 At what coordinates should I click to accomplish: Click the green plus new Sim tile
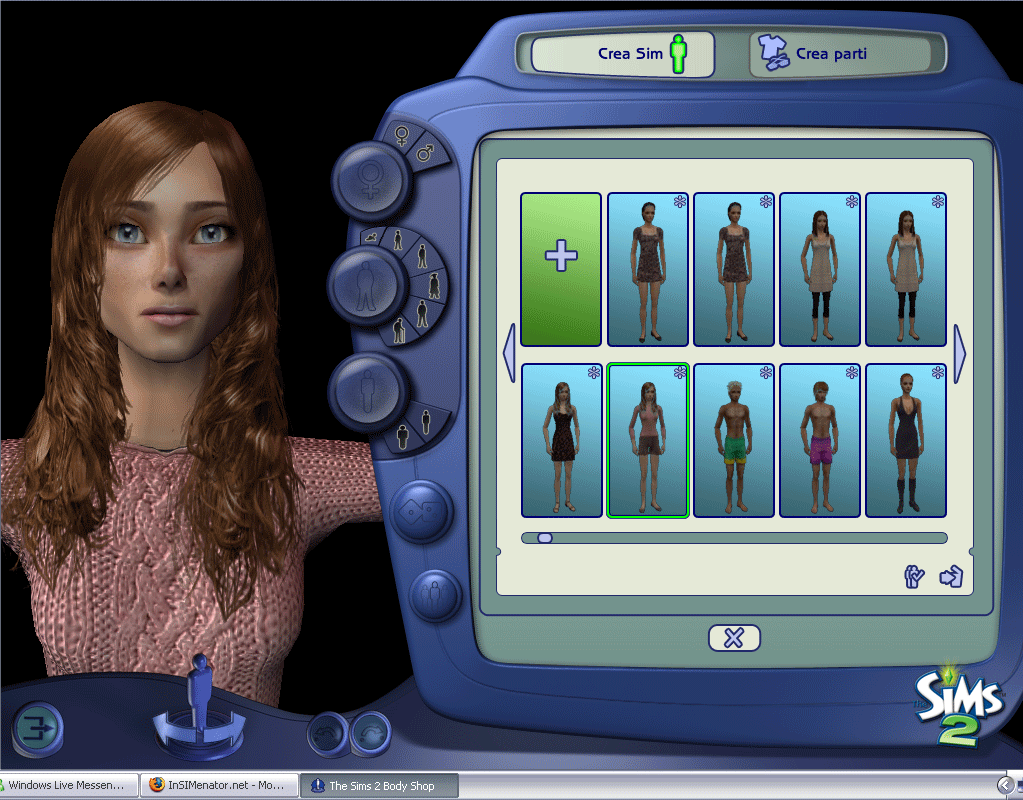pos(561,269)
